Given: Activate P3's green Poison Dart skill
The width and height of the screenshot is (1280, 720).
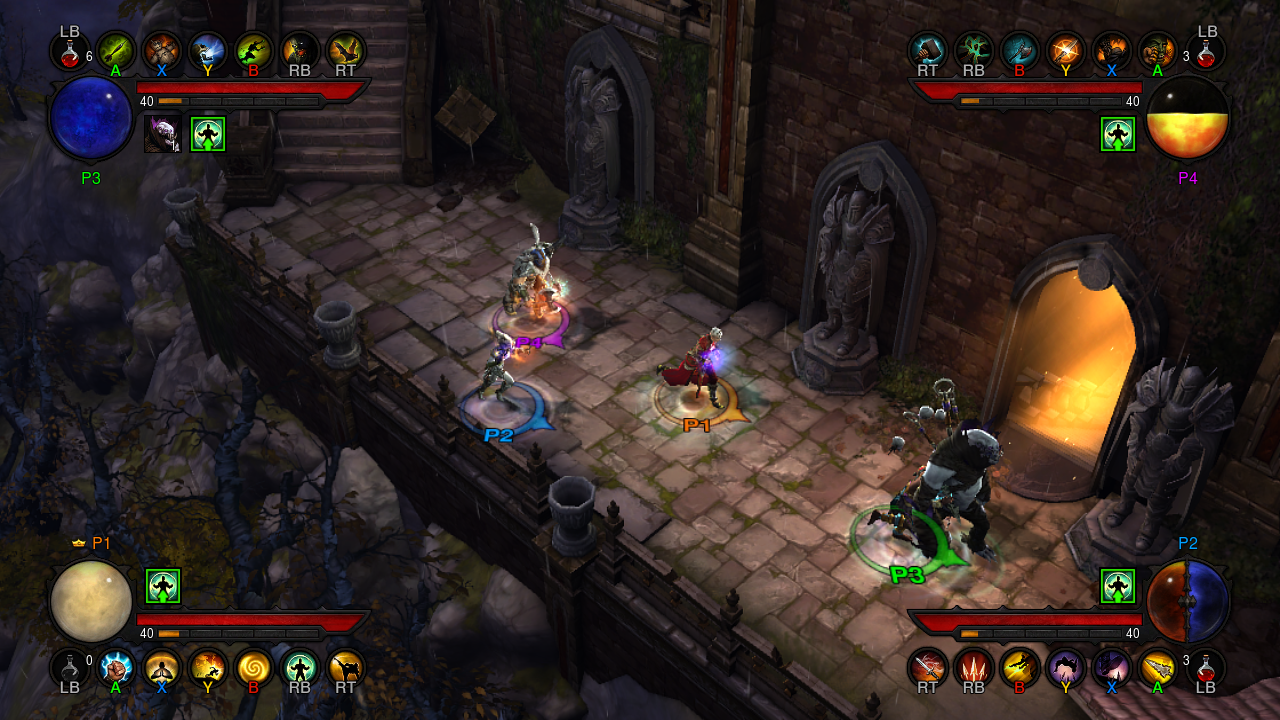Looking at the screenshot, I should click(x=116, y=50).
